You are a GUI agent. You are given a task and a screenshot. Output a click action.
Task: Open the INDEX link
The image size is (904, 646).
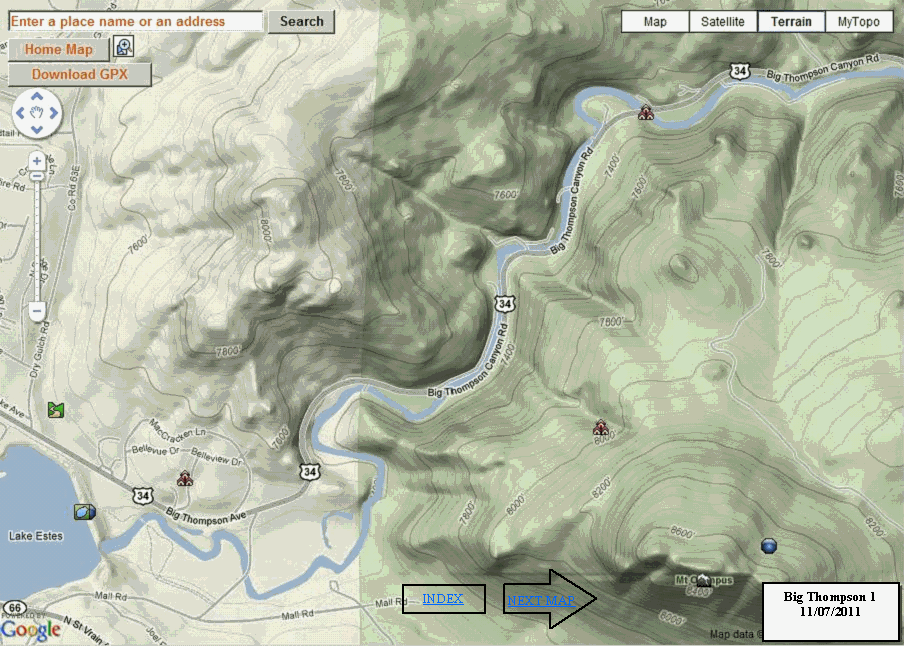tap(443, 599)
